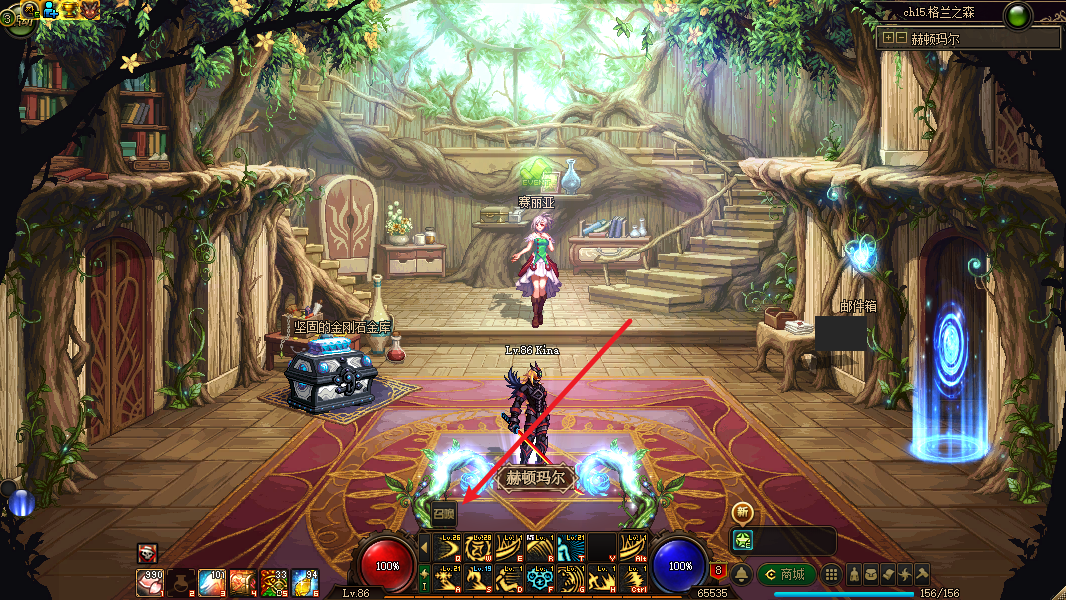The width and height of the screenshot is (1066, 600).
Task: Click the red badge numbered 8
Action: [717, 572]
